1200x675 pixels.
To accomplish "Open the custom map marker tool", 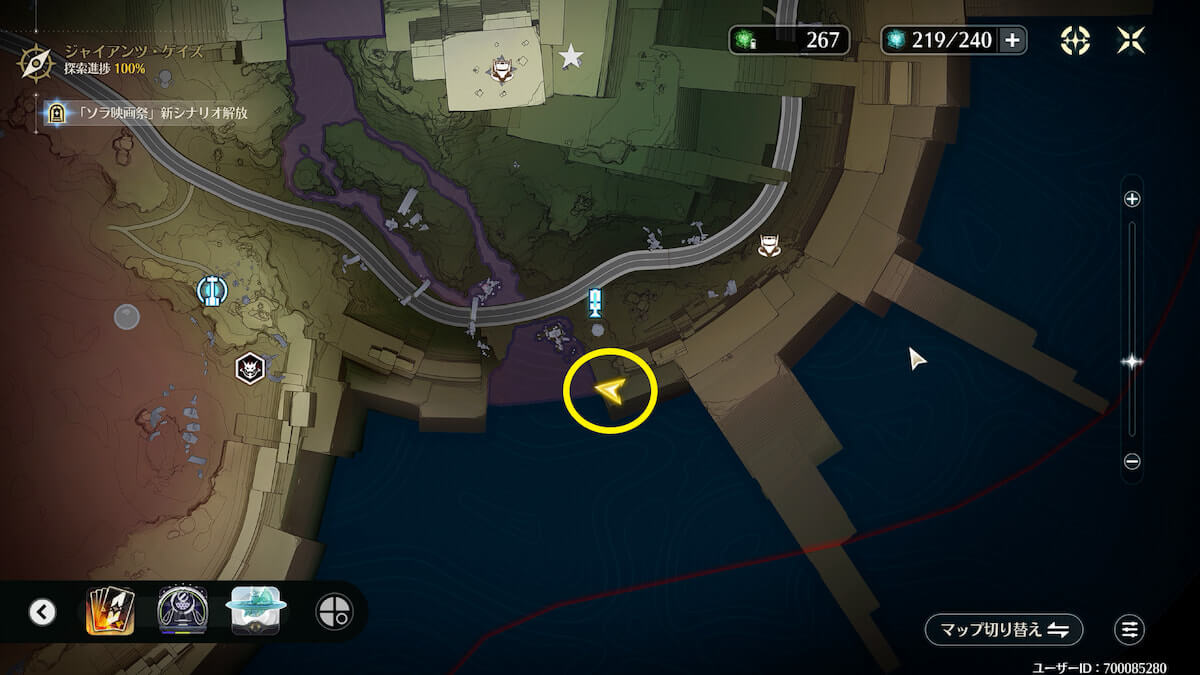I will (333, 611).
